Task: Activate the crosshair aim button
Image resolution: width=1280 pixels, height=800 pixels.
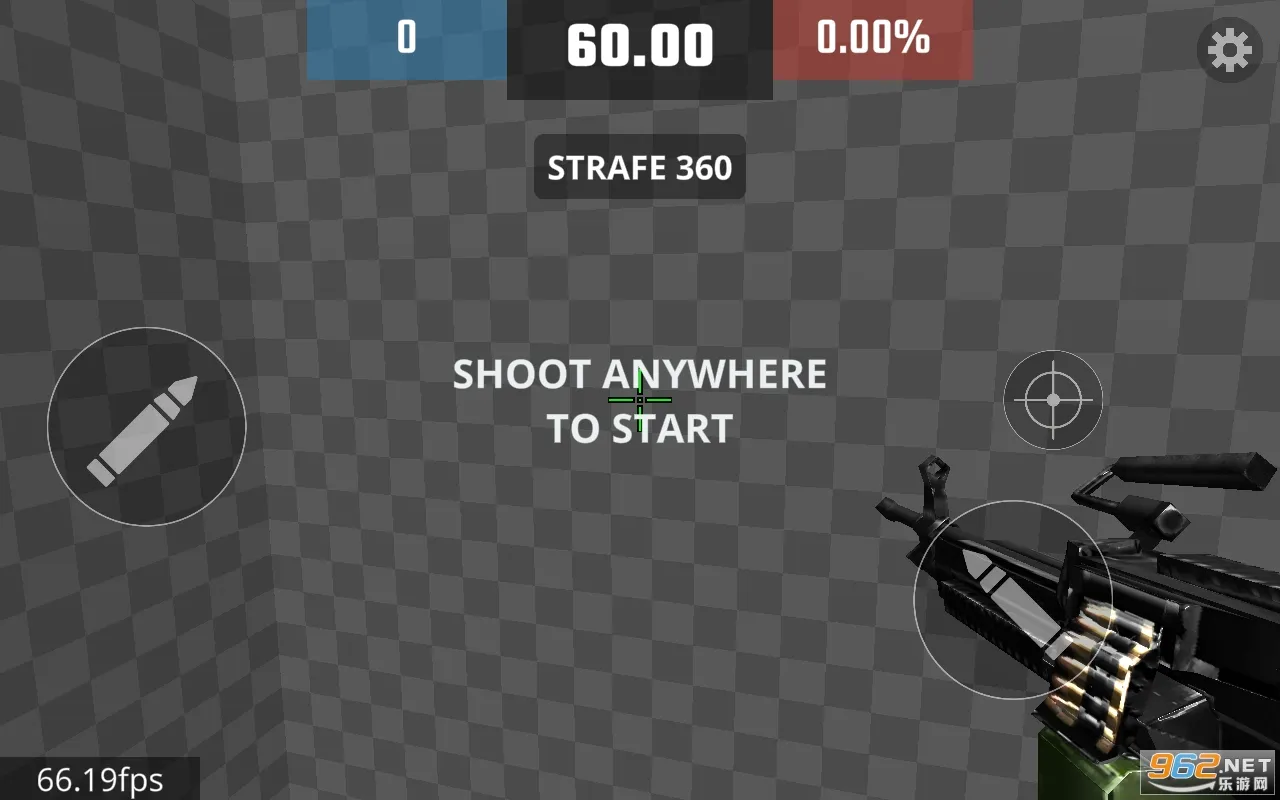Action: 1053,399
